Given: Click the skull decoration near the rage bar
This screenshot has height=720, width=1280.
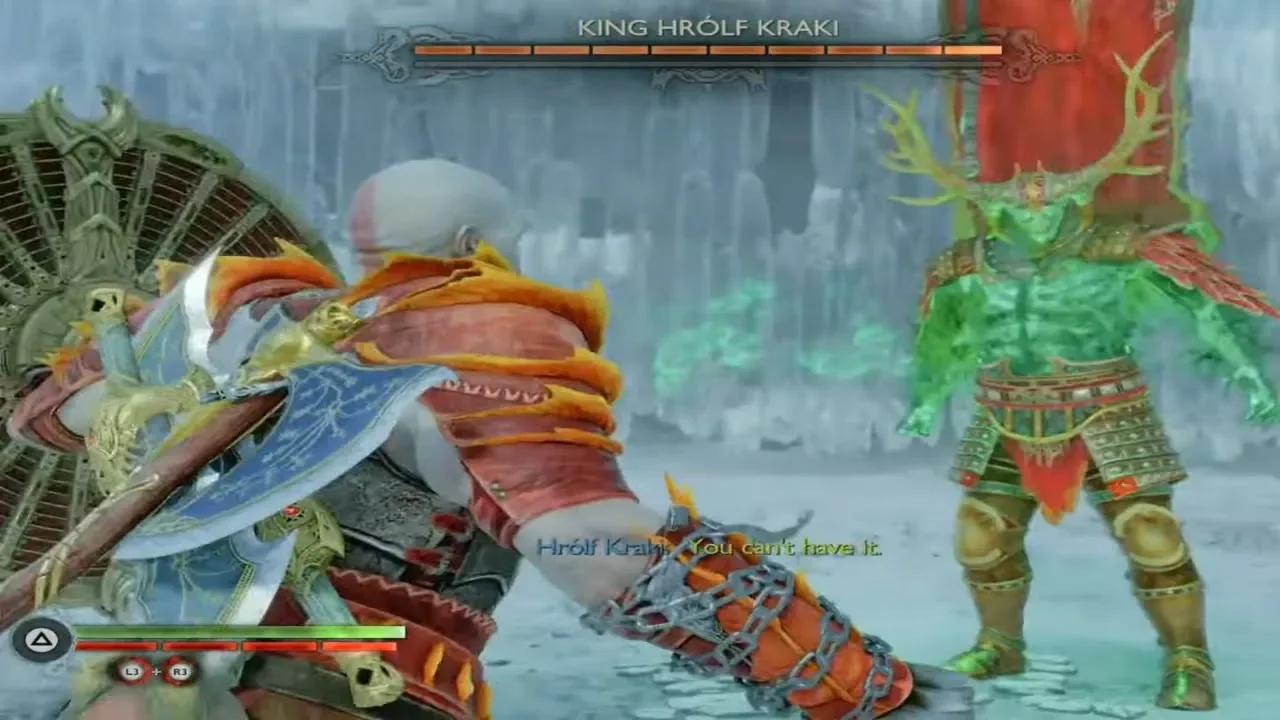Looking at the screenshot, I should coord(371,678).
